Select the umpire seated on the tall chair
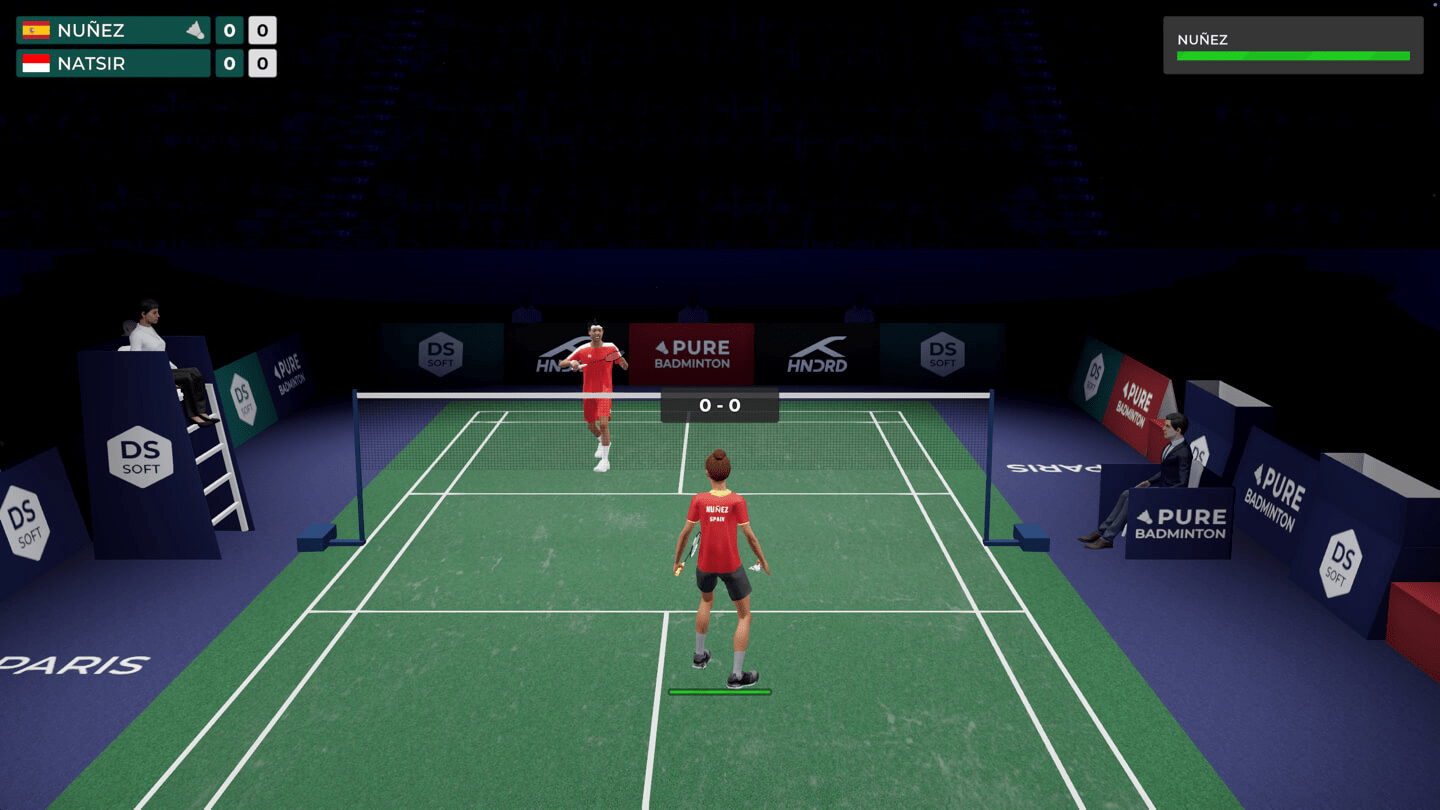This screenshot has width=1440, height=810. 150,330
